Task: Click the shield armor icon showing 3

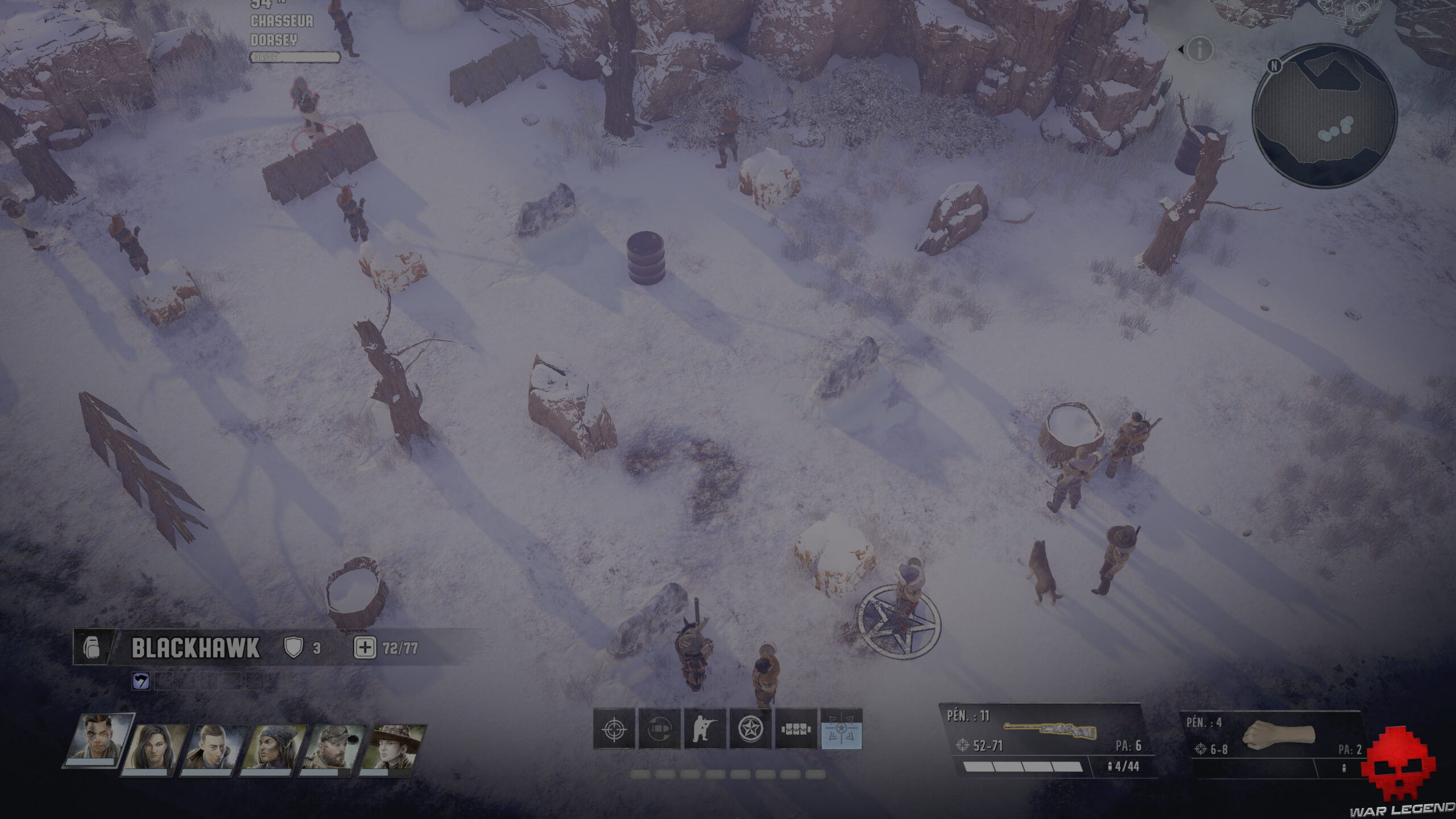Action: [x=293, y=646]
